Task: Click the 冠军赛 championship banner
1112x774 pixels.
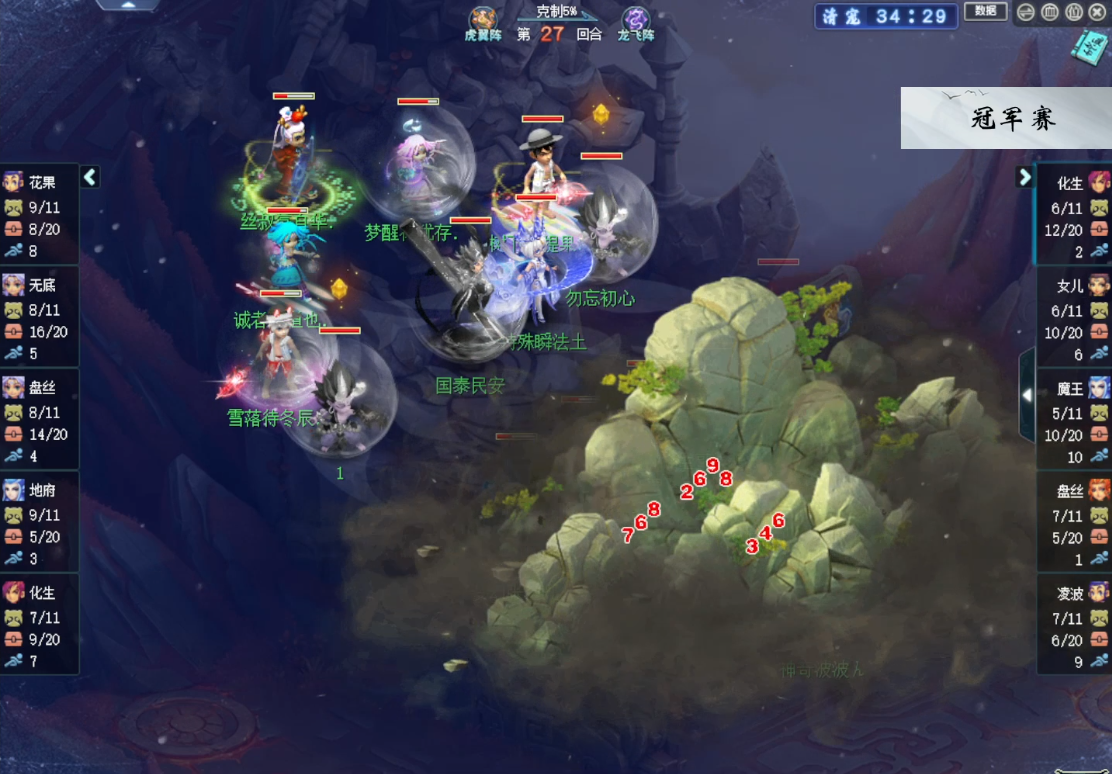Action: [x=1006, y=118]
